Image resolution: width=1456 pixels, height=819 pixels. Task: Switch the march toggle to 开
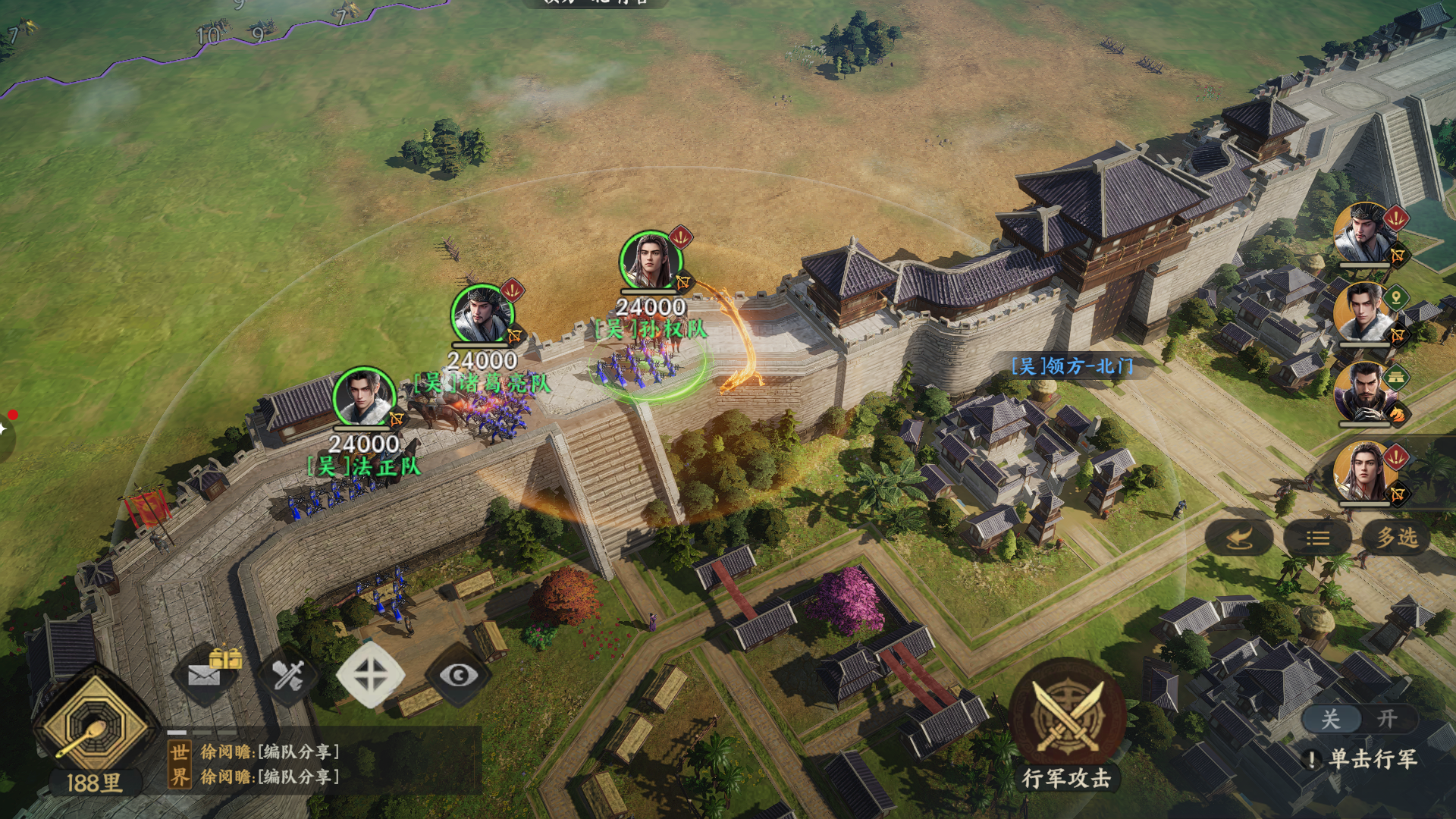pos(1386,719)
